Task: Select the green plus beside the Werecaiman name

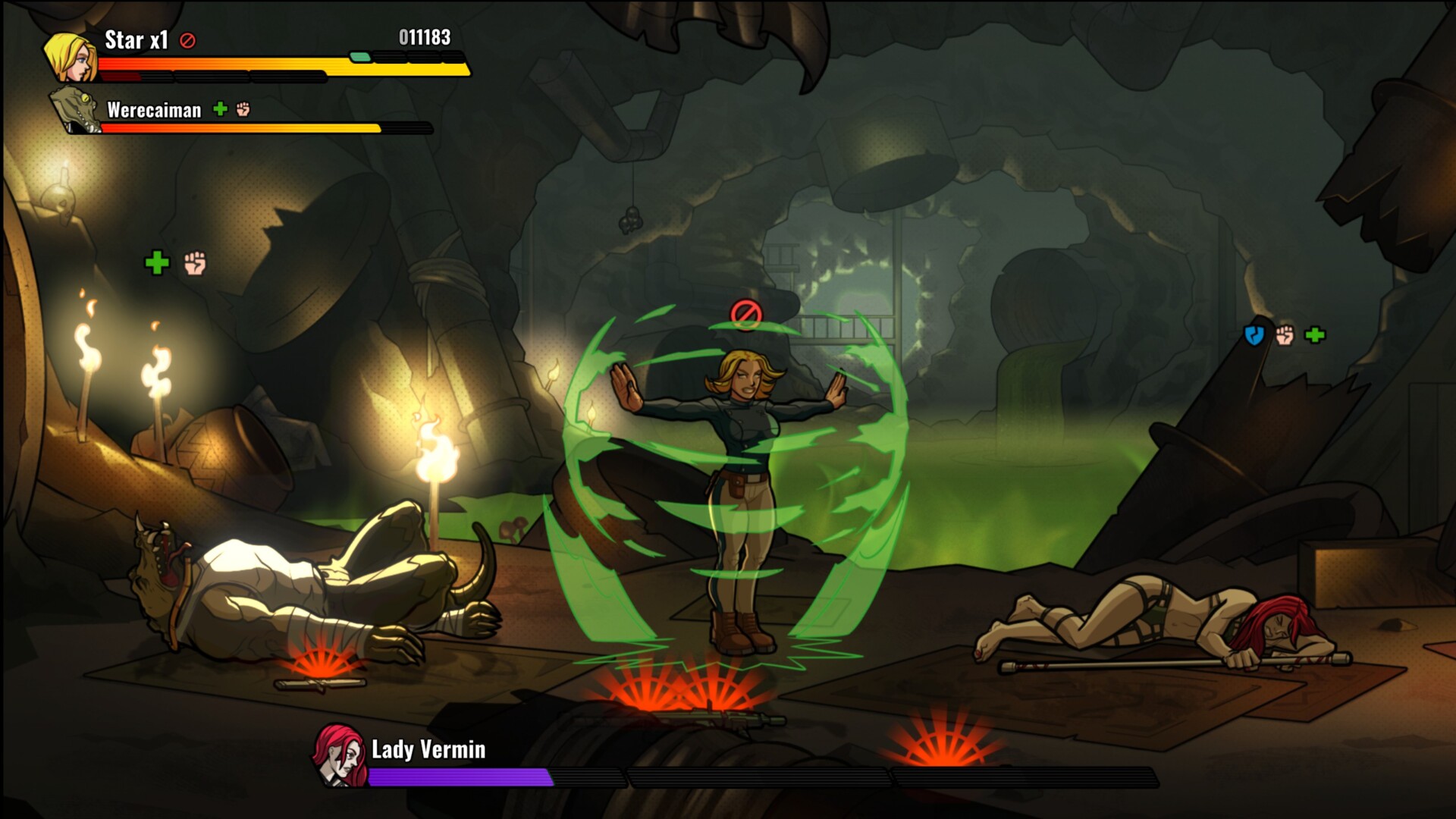Action: click(x=220, y=109)
